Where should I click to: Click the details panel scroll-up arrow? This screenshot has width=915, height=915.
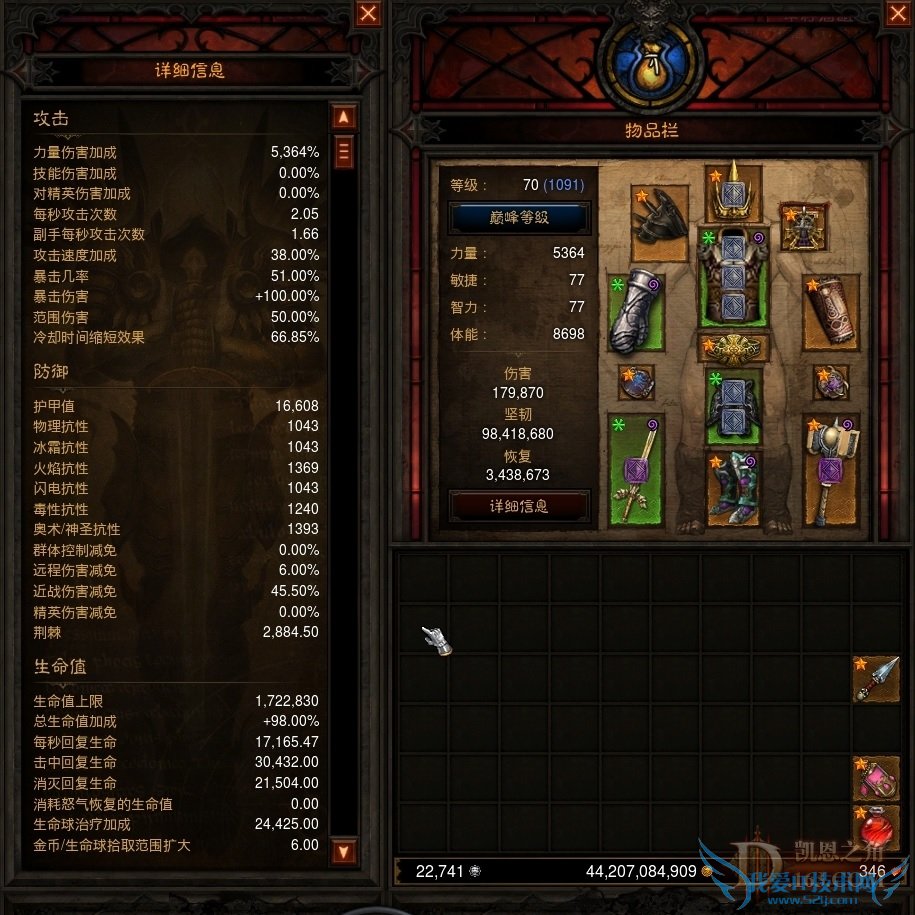pyautogui.click(x=343, y=117)
